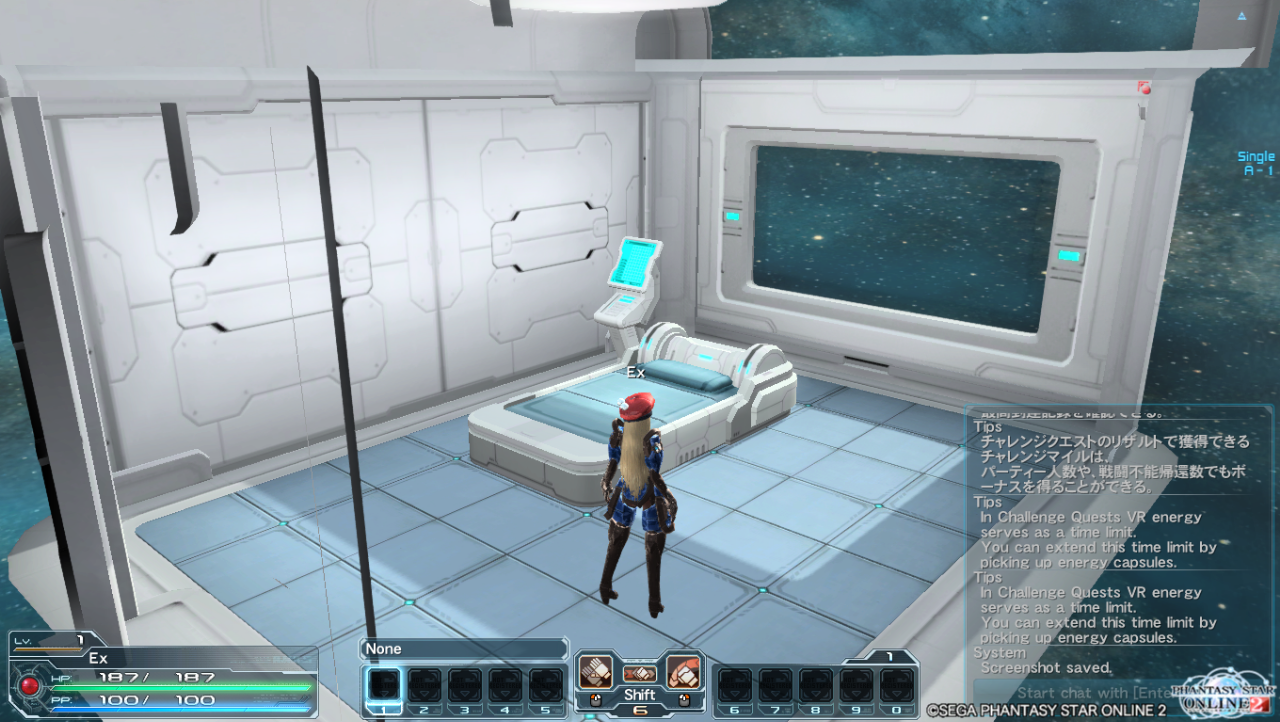
Task: Click the small middle fist icon above Shift
Action: tap(639, 674)
